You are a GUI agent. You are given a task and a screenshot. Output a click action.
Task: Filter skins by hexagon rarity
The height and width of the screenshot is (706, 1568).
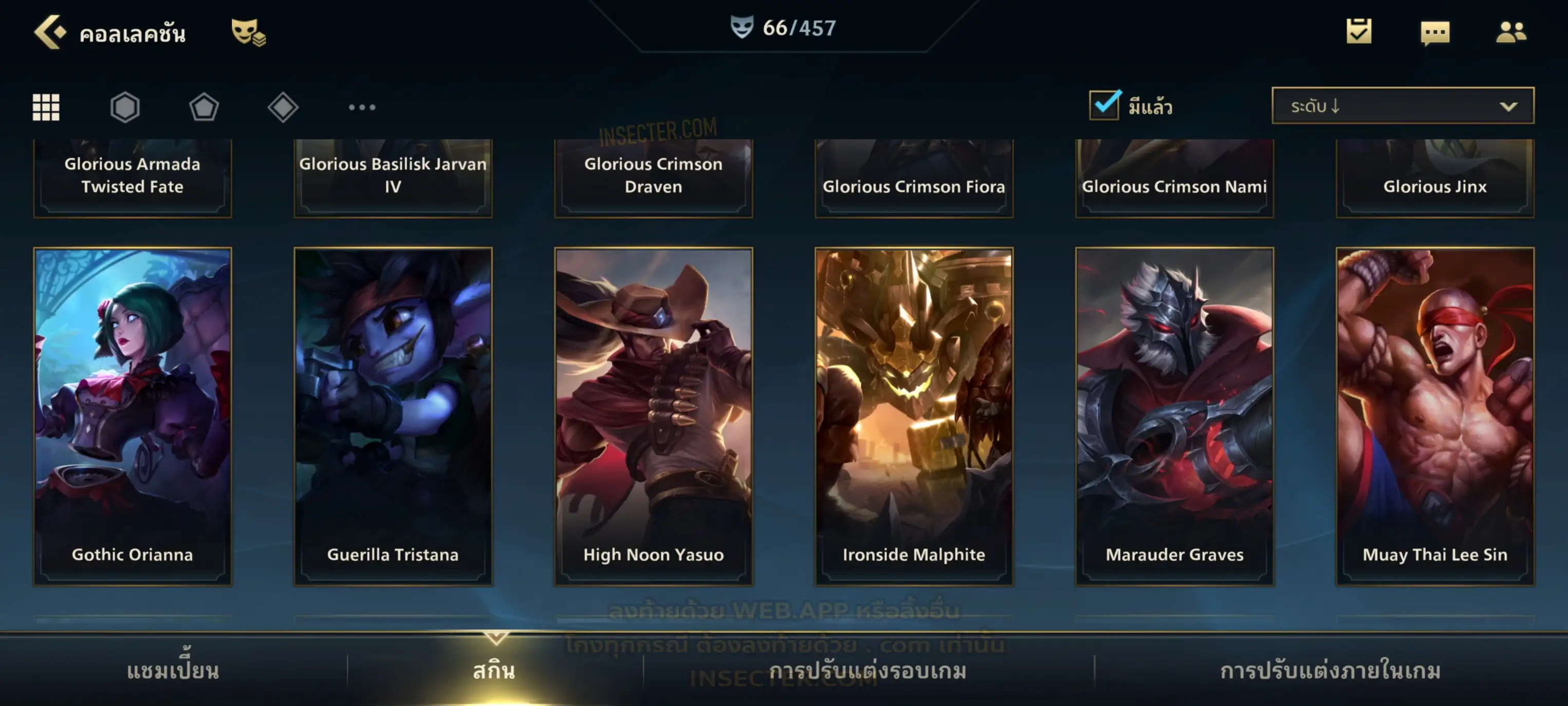click(125, 107)
